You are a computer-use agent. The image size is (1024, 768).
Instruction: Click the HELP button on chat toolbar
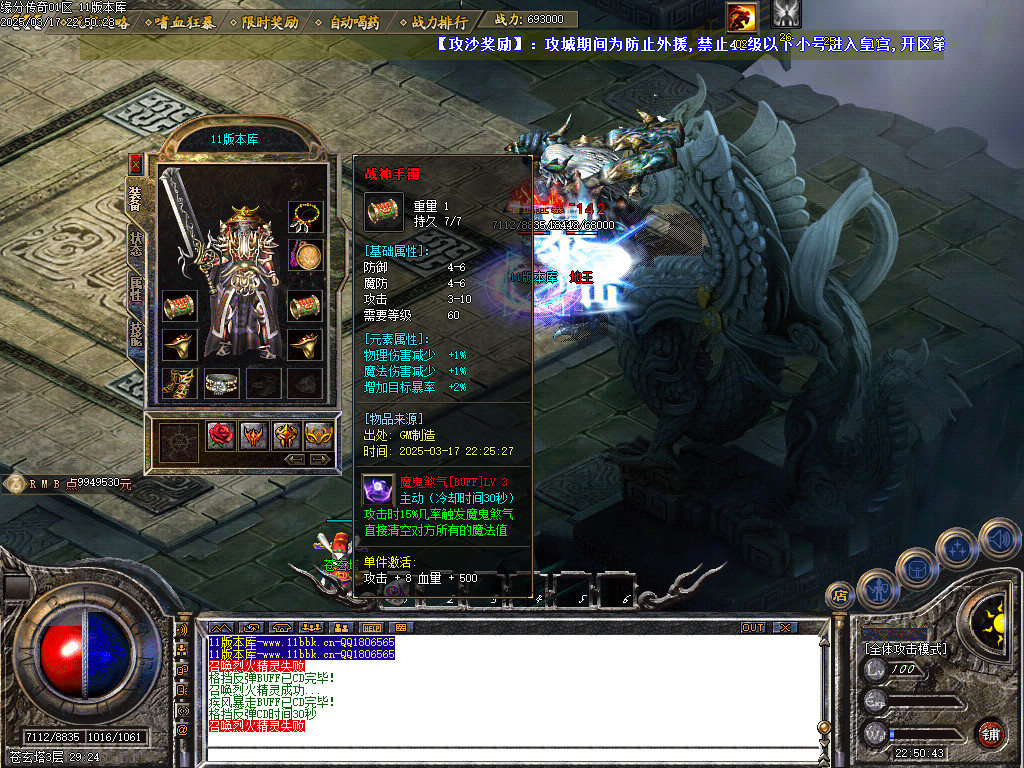pyautogui.click(x=372, y=627)
